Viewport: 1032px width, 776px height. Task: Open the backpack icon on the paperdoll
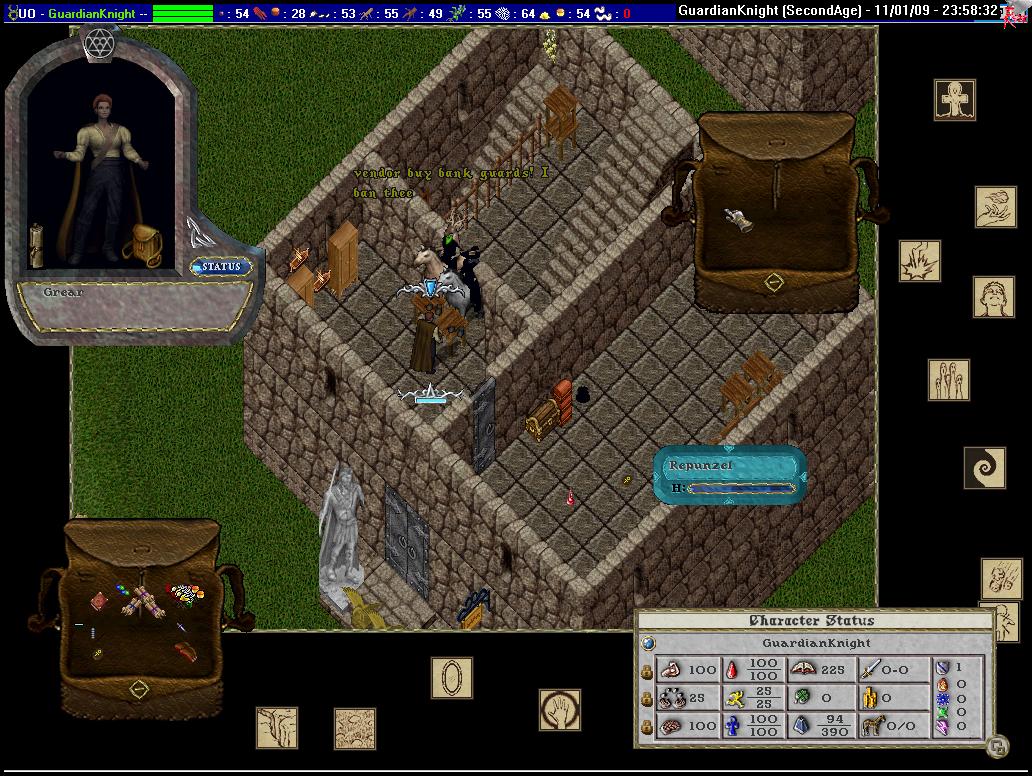point(143,245)
